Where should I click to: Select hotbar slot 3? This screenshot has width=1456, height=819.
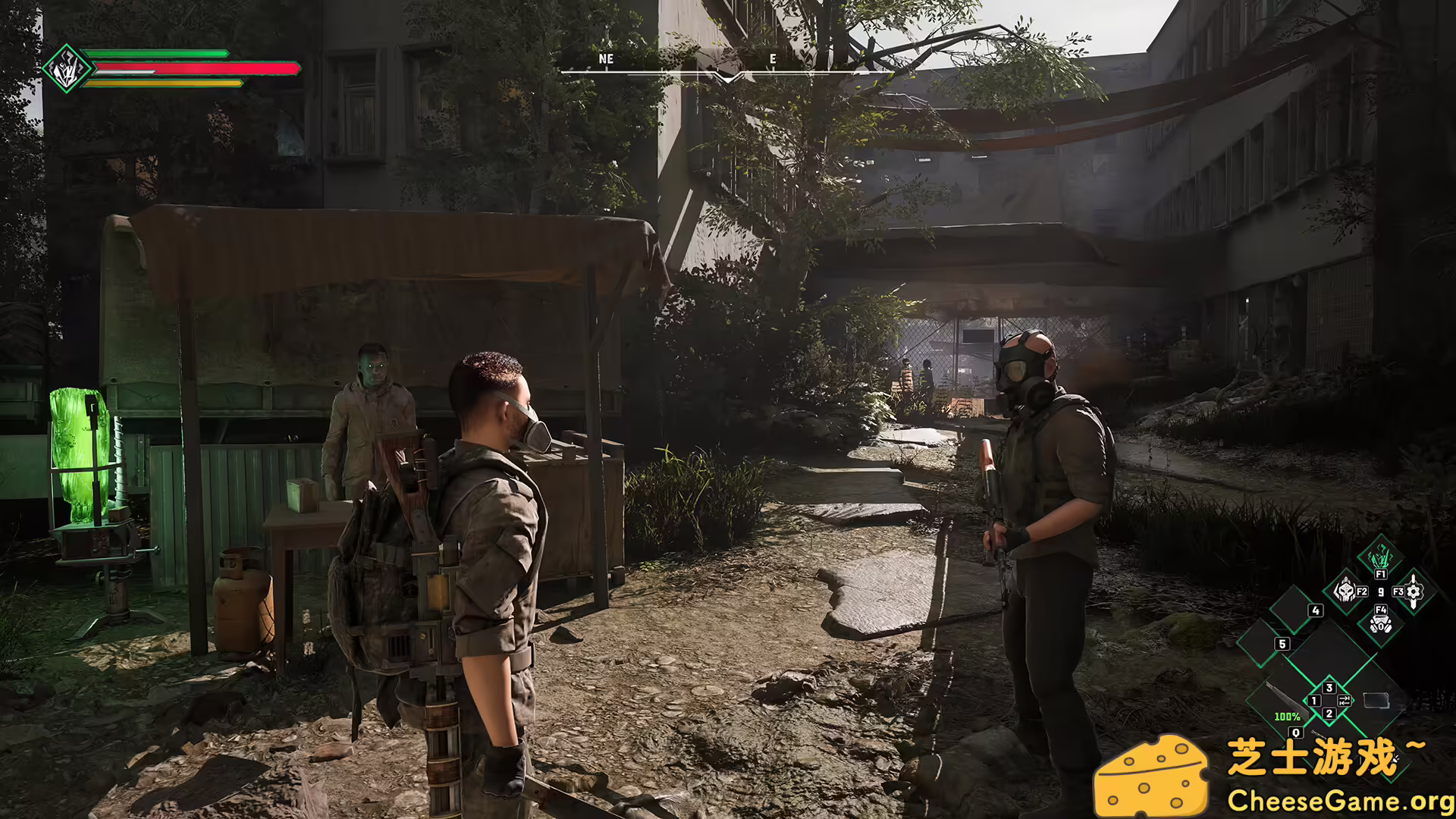tap(1329, 688)
